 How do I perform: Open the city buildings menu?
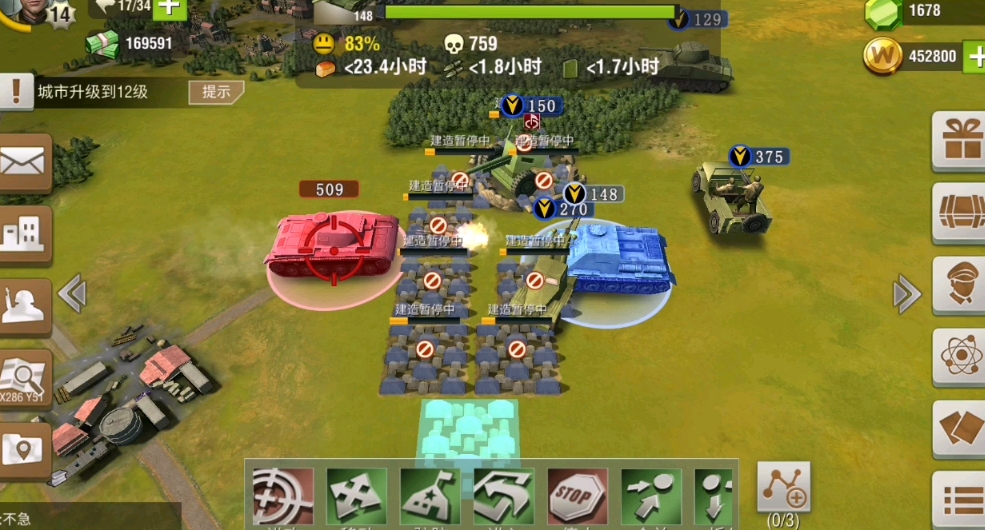(24, 233)
